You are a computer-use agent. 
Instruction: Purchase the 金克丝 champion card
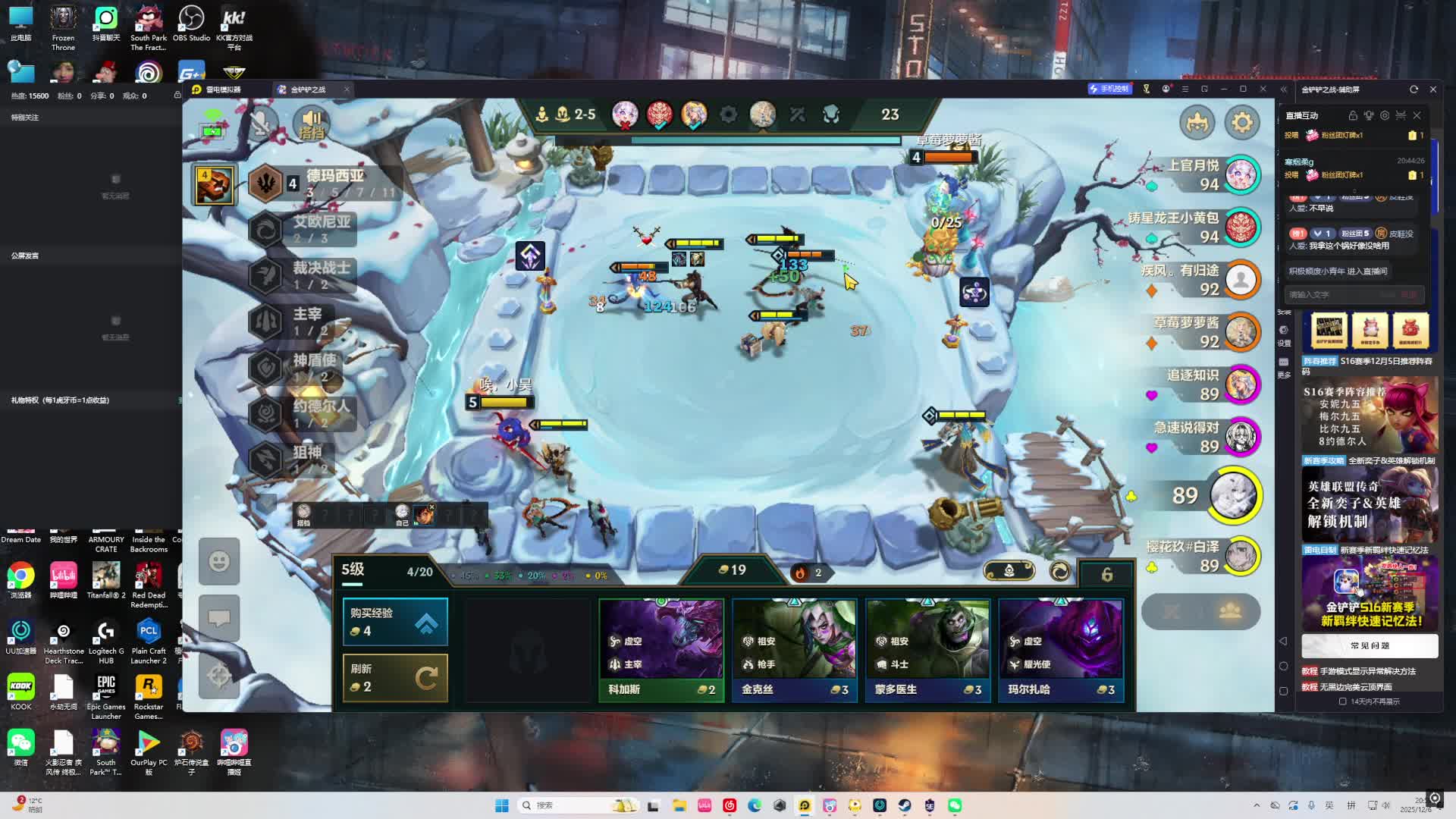point(794,649)
